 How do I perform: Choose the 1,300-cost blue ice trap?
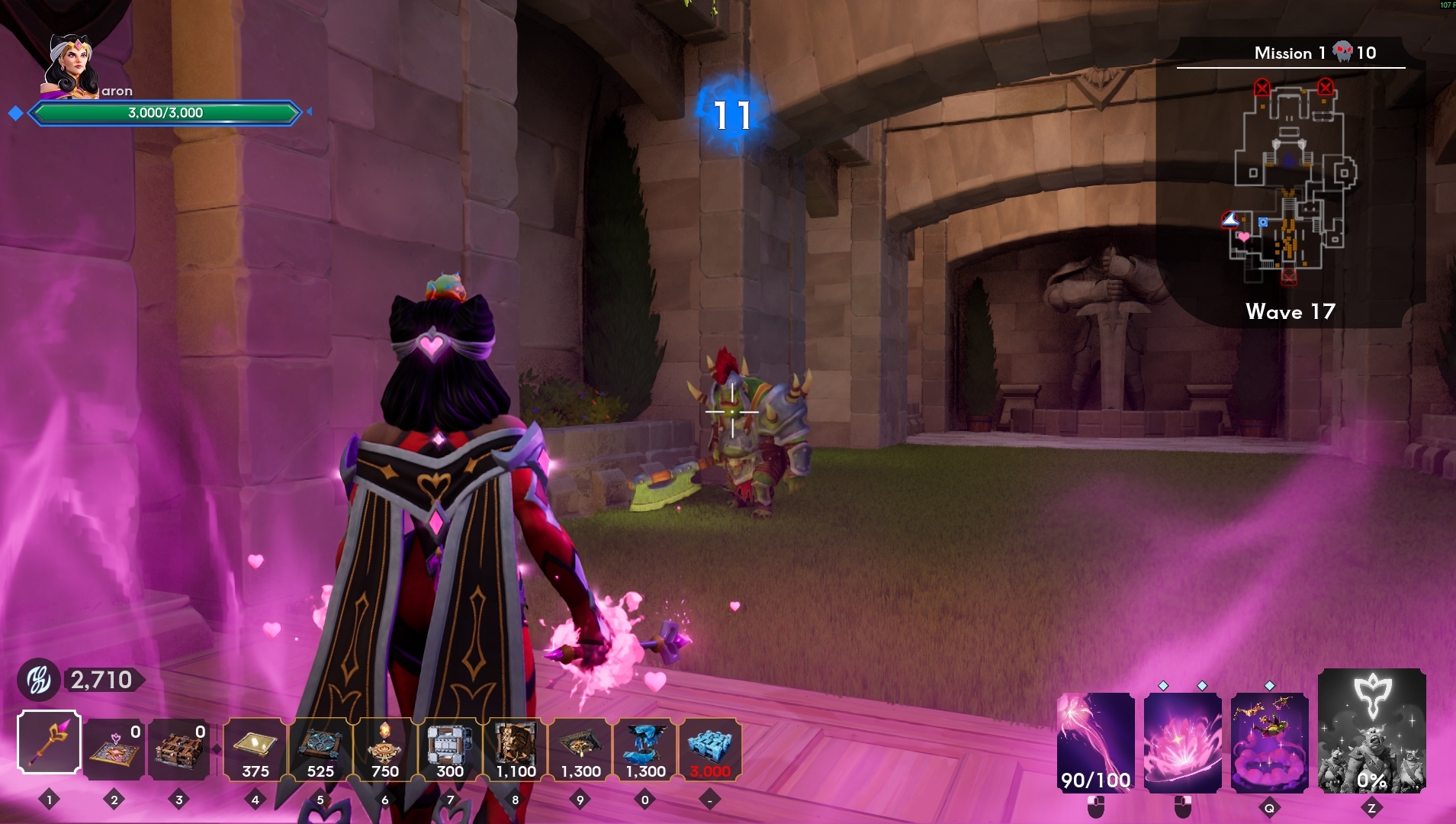(645, 748)
